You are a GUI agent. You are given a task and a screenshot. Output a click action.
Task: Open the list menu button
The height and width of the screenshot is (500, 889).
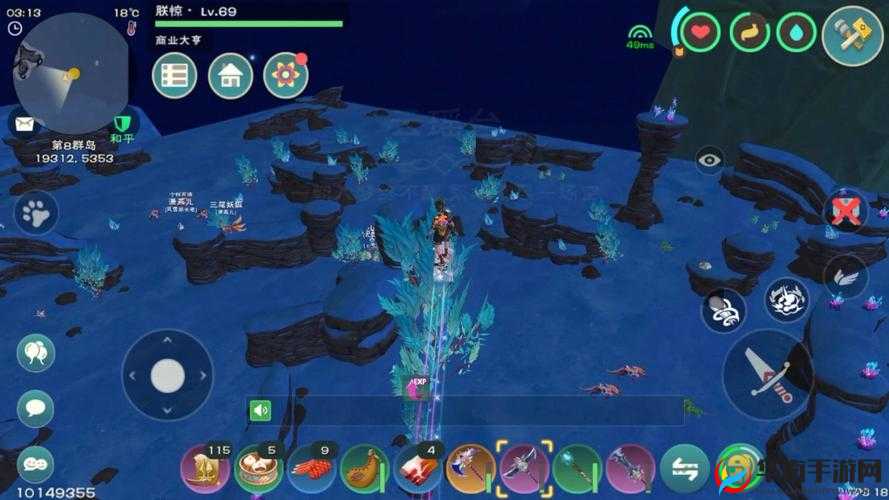[174, 75]
